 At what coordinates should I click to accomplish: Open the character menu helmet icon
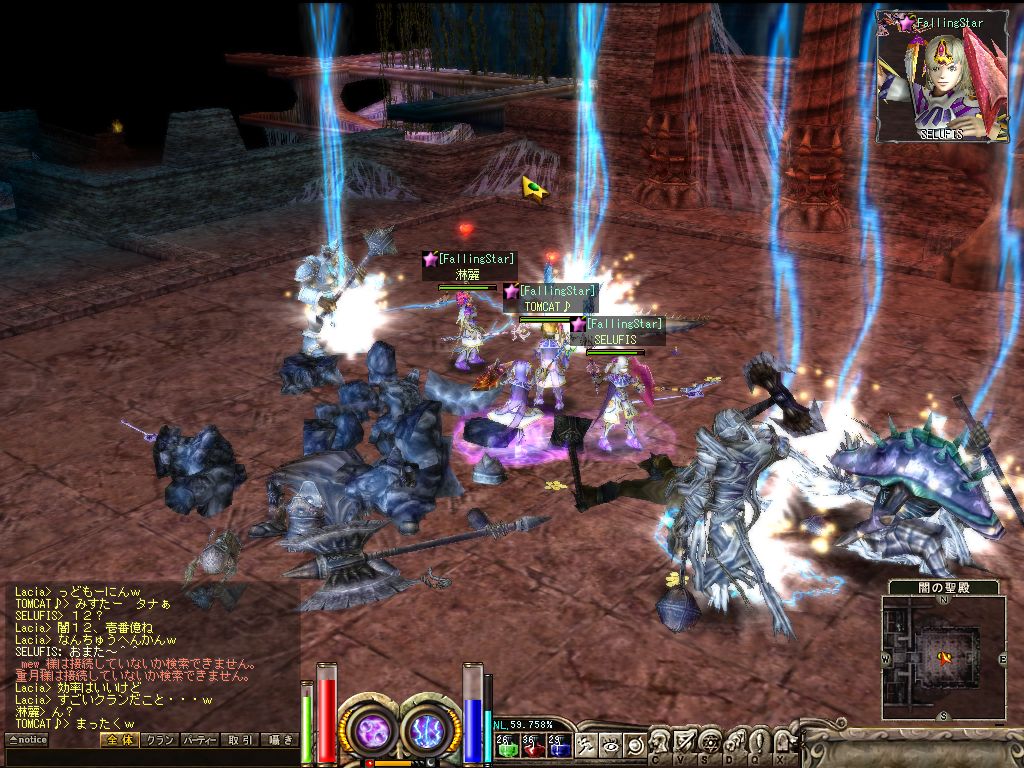click(660, 742)
